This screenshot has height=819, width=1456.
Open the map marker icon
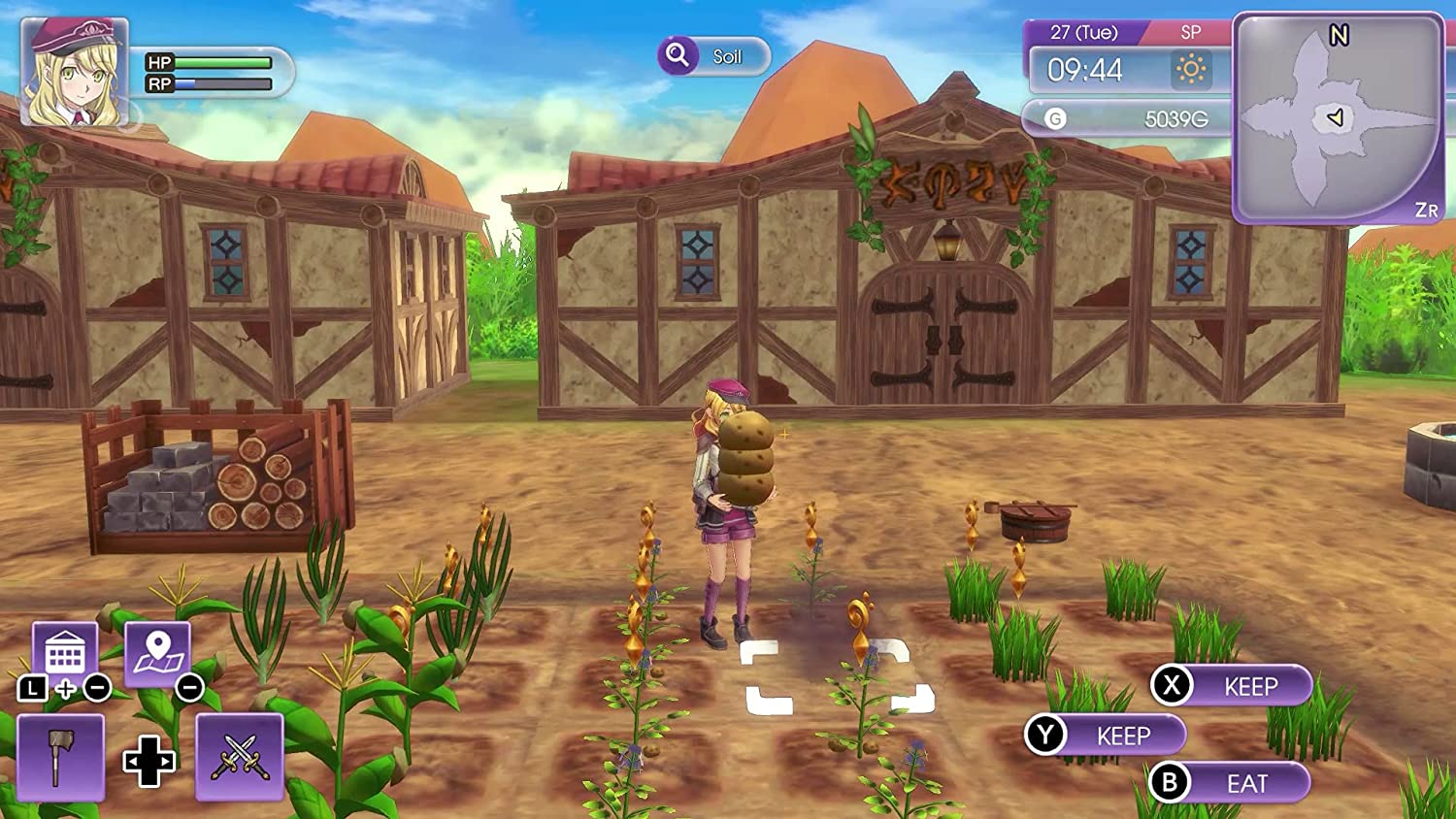[157, 652]
